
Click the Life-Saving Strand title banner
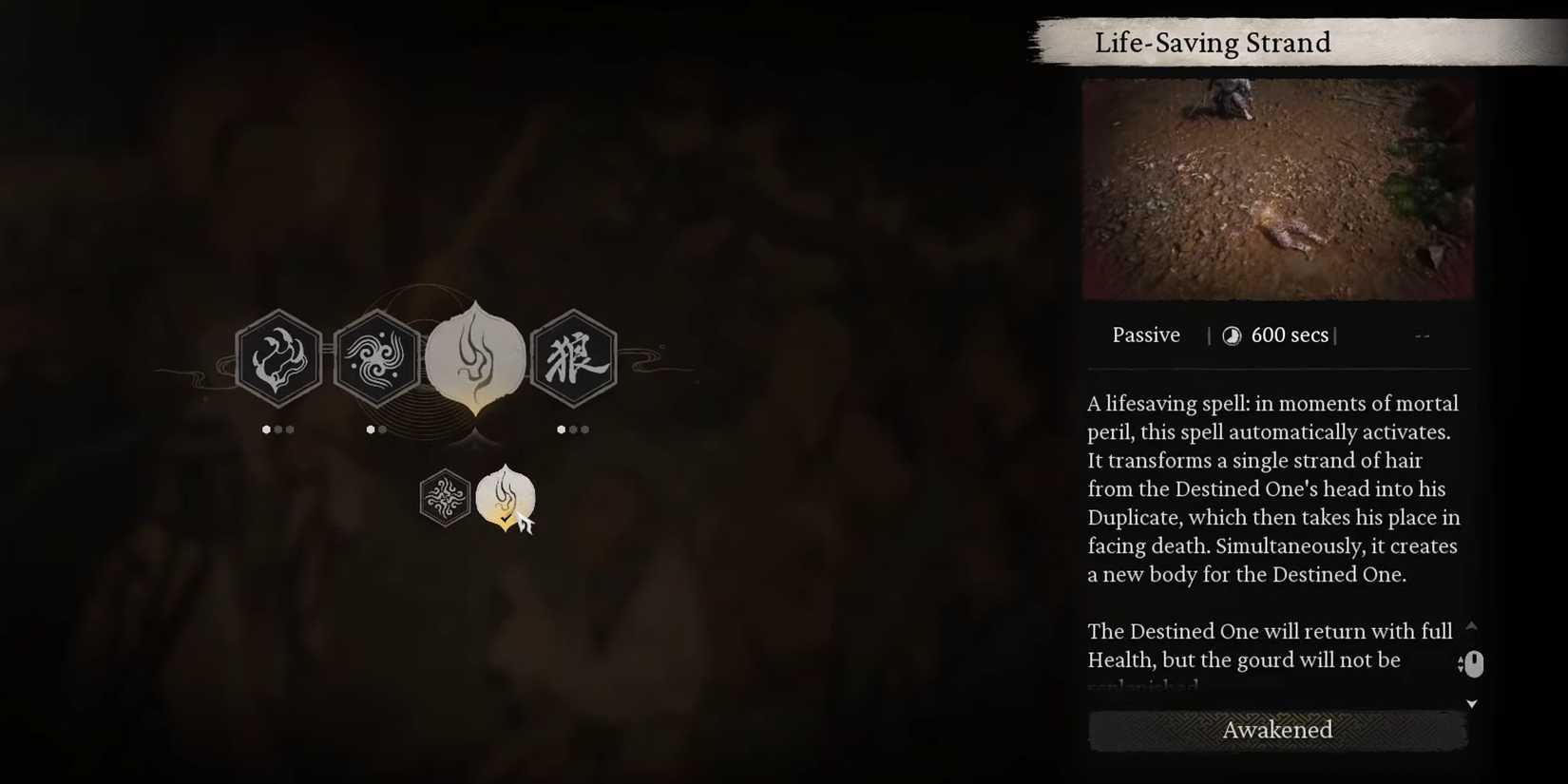tap(1214, 42)
